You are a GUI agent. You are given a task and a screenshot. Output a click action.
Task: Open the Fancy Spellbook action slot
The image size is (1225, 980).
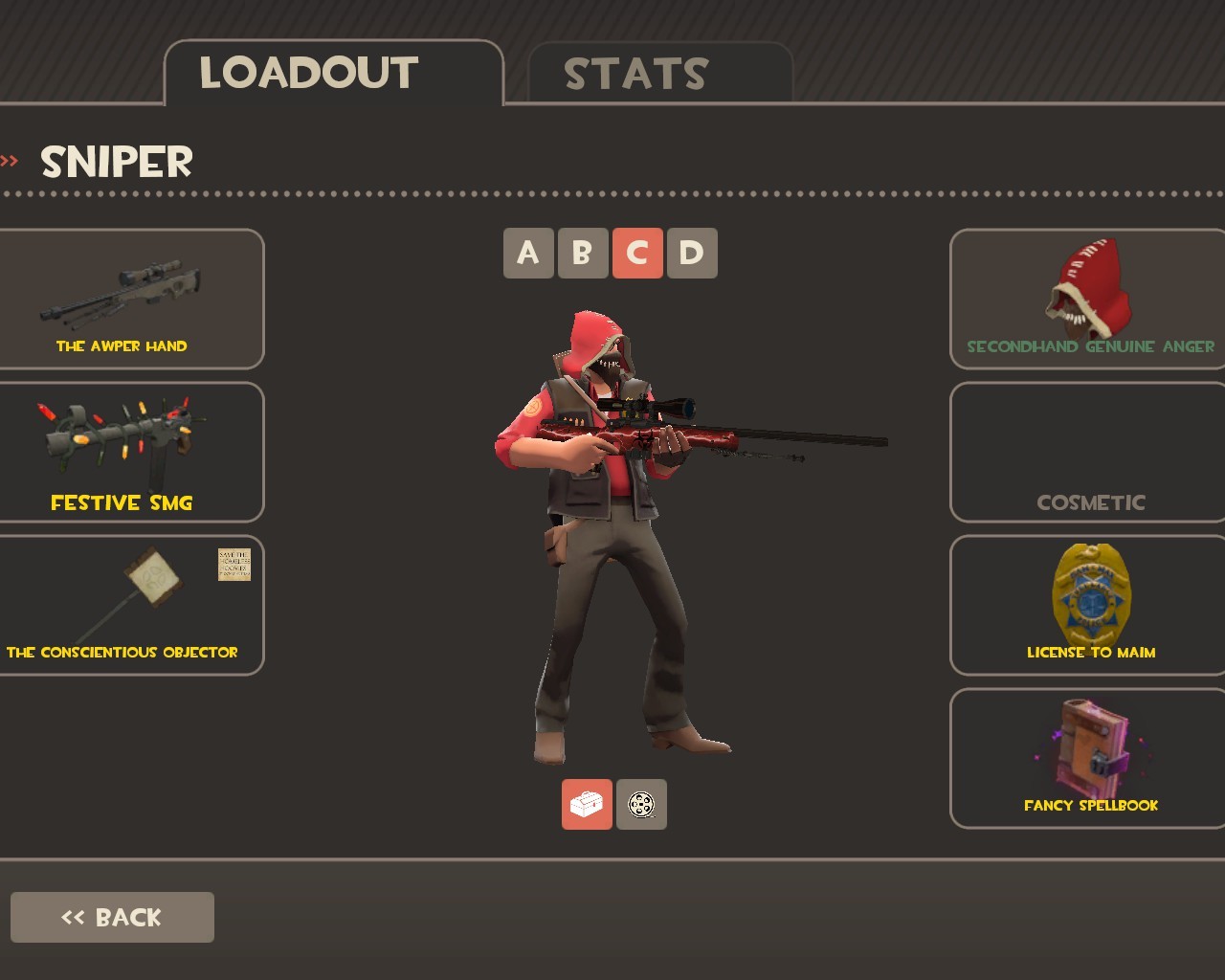(x=1089, y=758)
